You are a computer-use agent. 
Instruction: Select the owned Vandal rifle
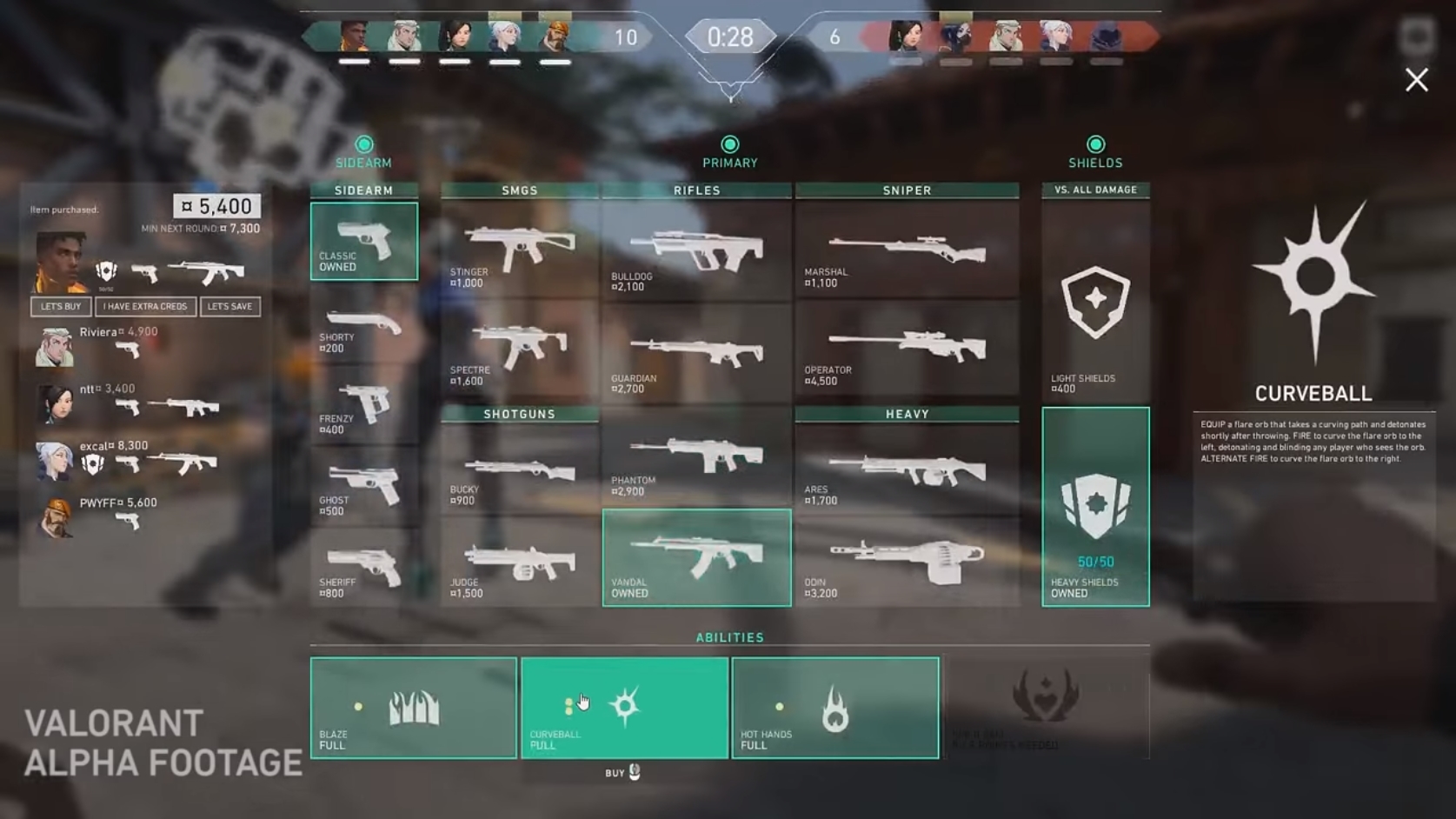696,558
